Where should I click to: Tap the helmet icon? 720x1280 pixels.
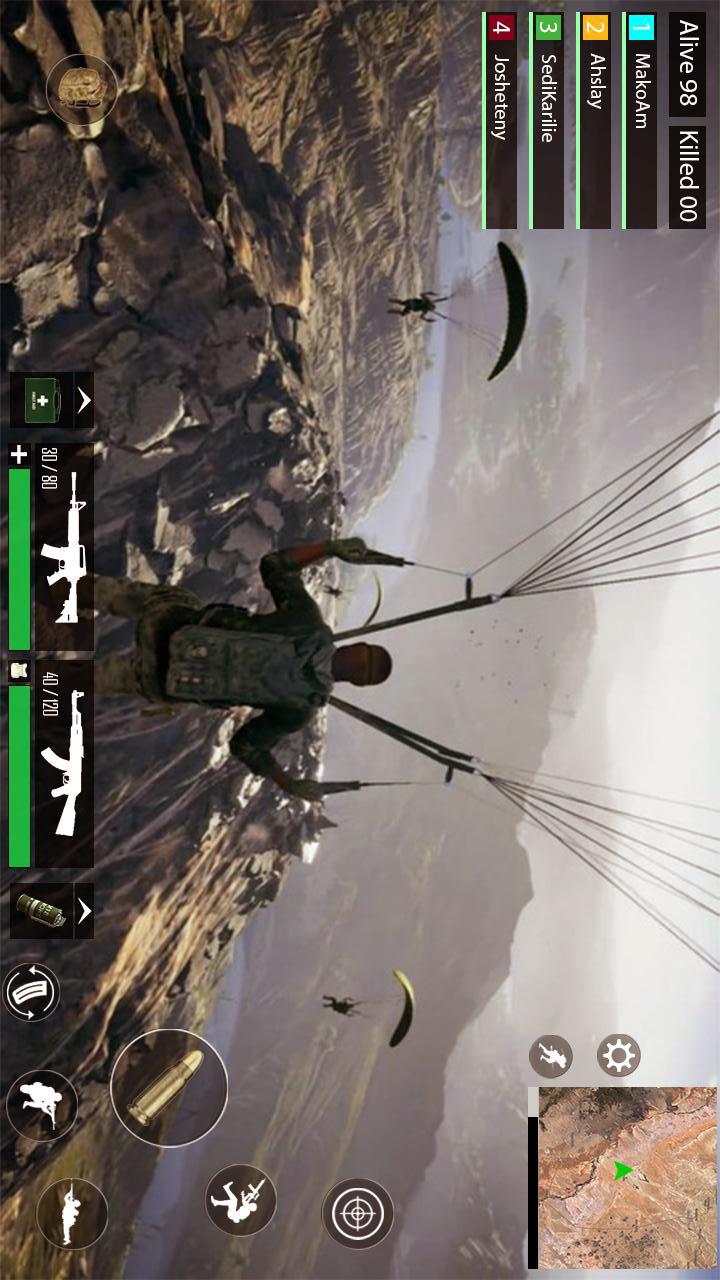82,90
